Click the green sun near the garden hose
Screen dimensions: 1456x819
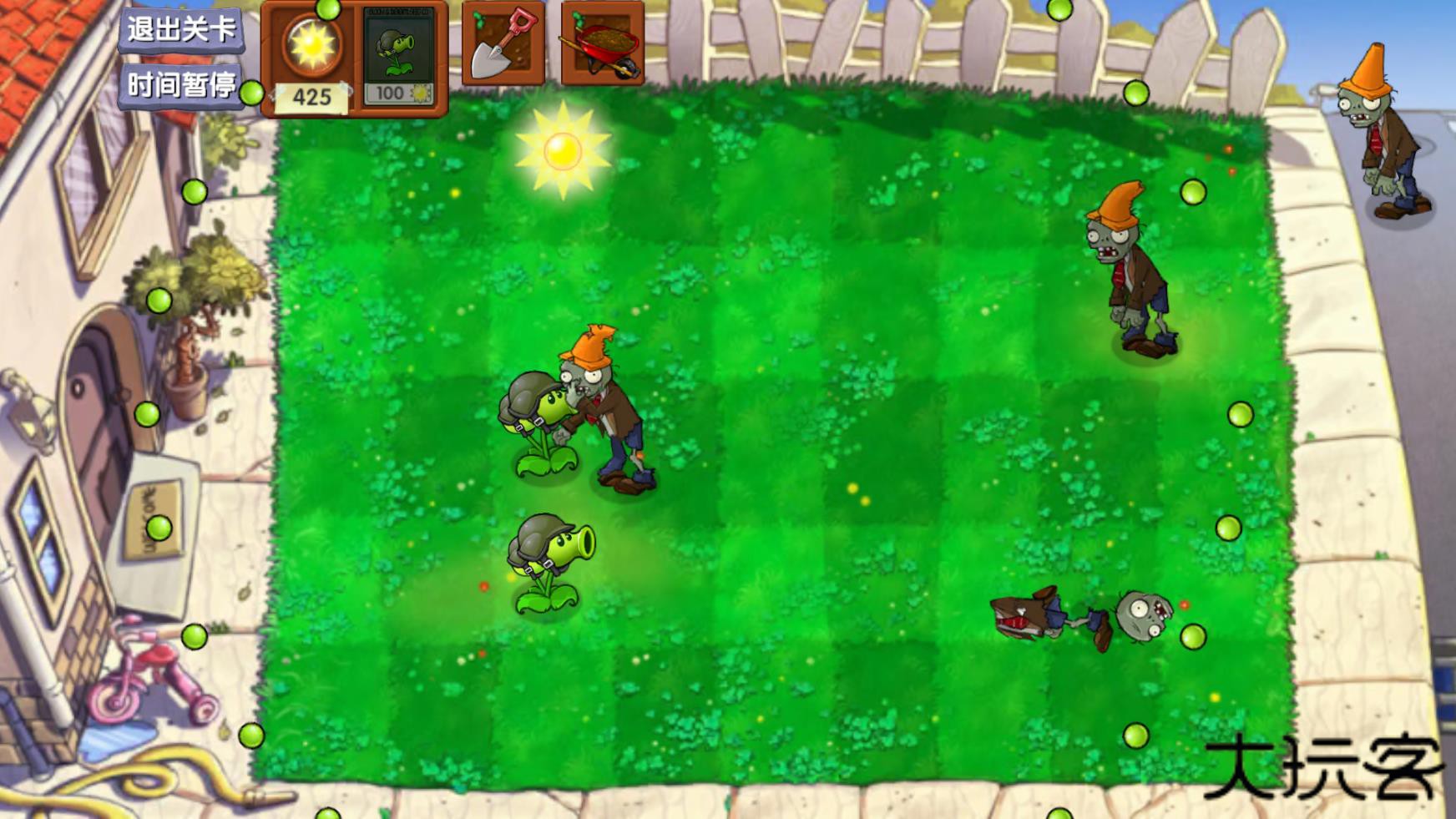pos(250,736)
